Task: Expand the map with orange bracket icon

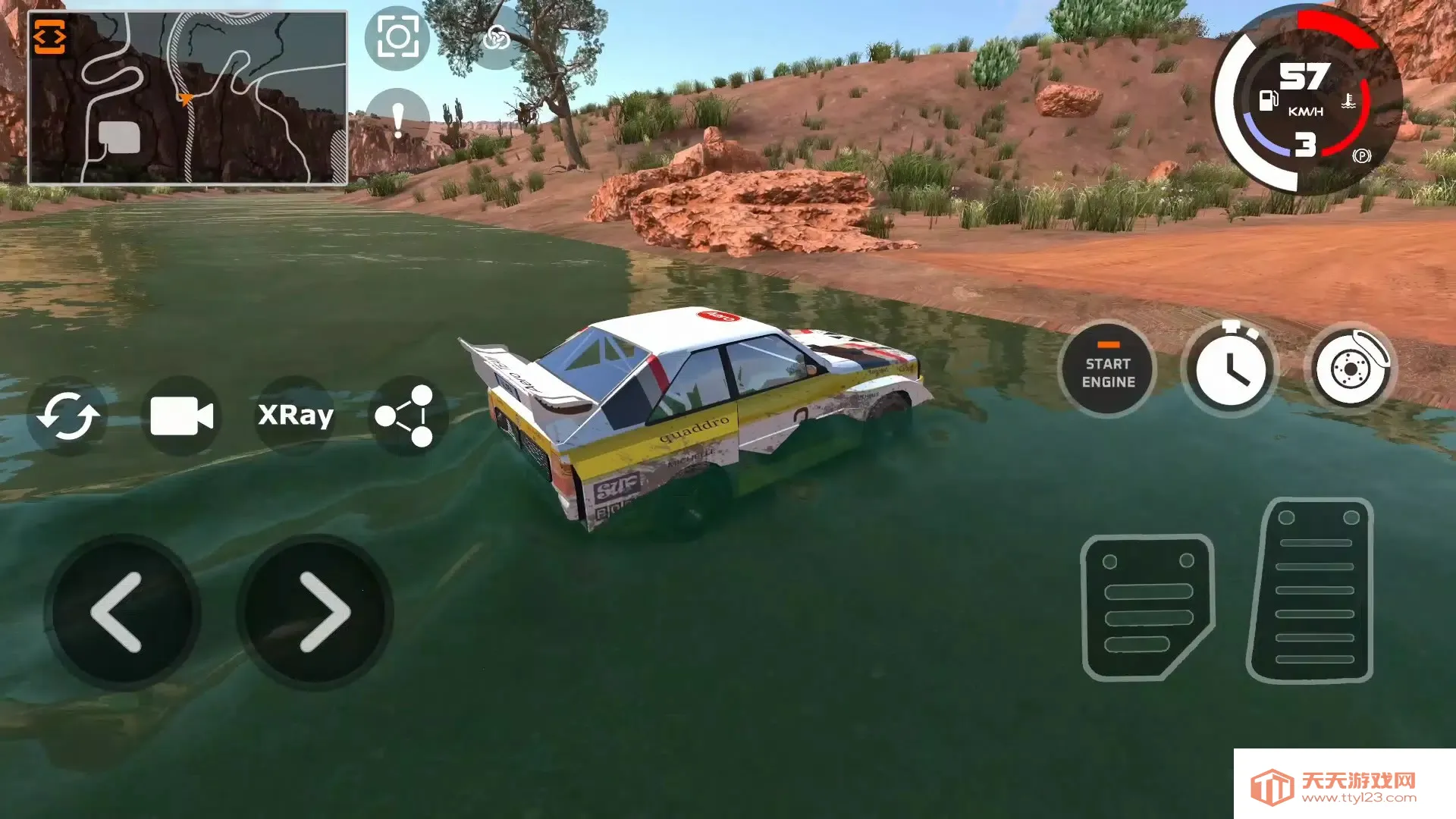Action: pos(50,37)
